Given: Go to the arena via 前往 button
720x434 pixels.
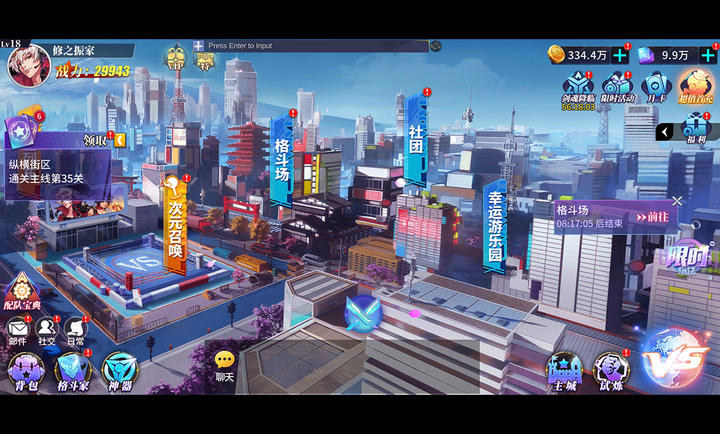Looking at the screenshot, I should click(655, 216).
